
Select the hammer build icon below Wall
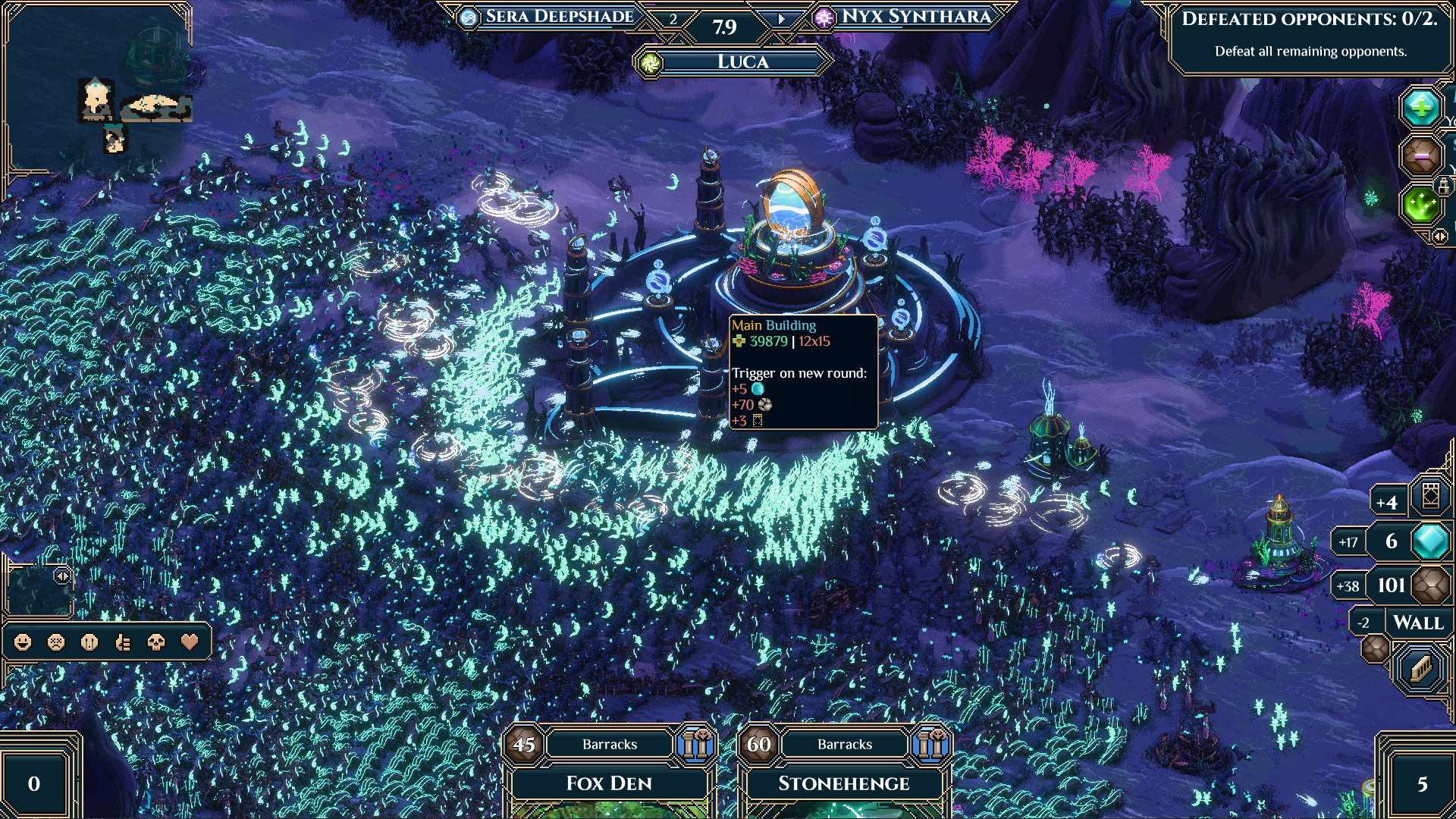(x=1421, y=668)
